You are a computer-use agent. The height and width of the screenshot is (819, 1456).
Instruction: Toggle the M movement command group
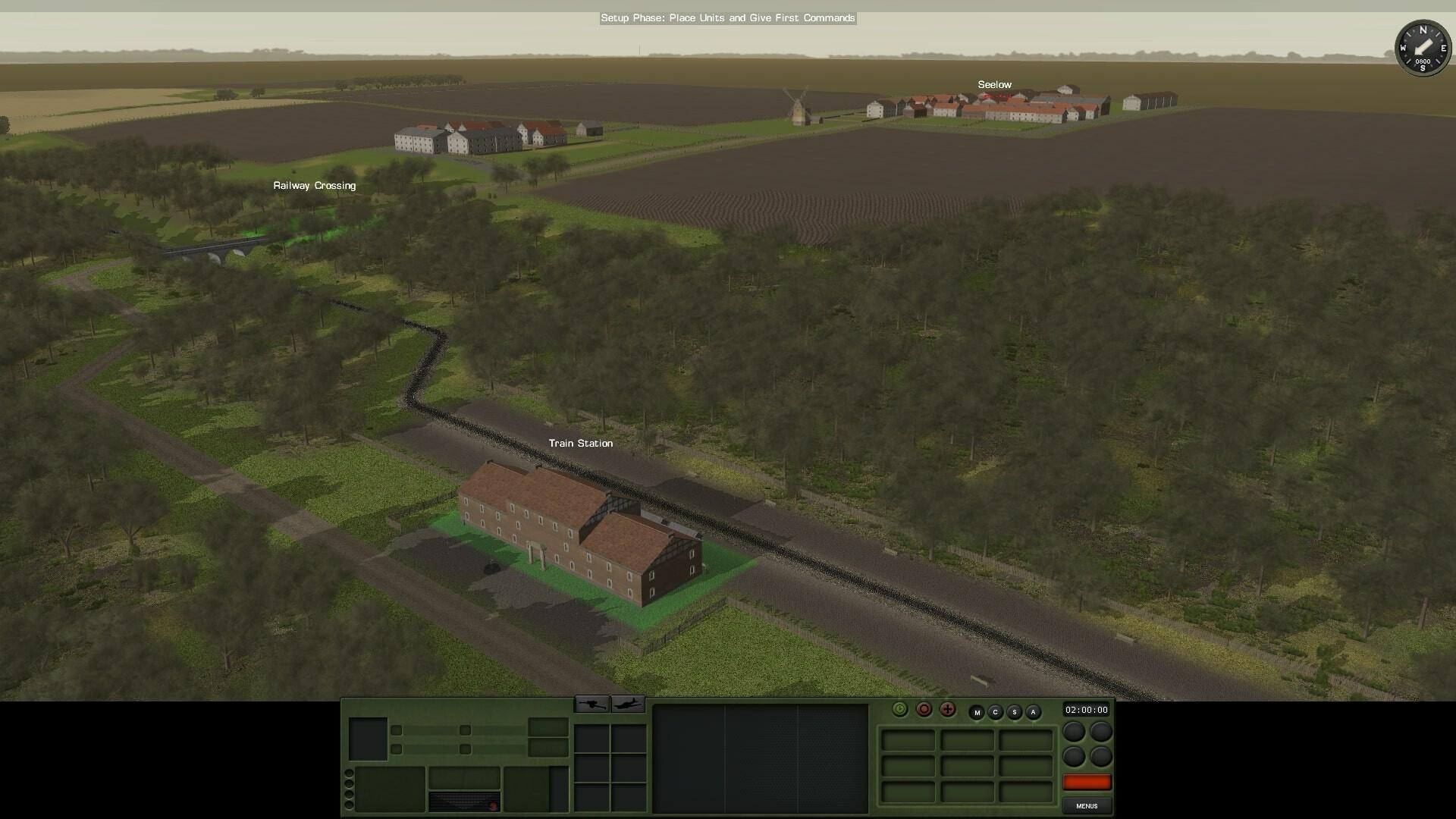[977, 711]
